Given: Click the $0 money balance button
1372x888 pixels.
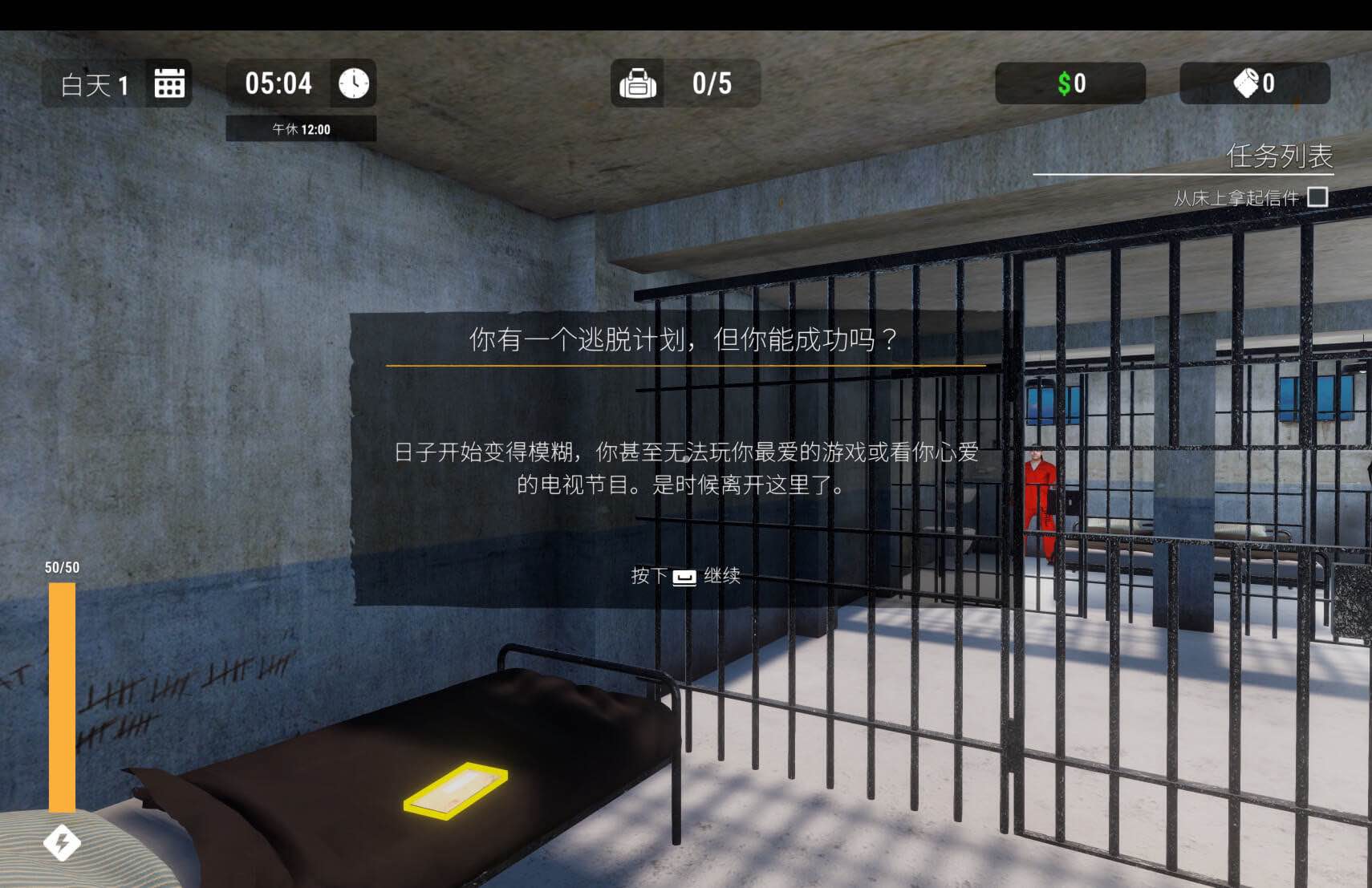Looking at the screenshot, I should point(1070,83).
